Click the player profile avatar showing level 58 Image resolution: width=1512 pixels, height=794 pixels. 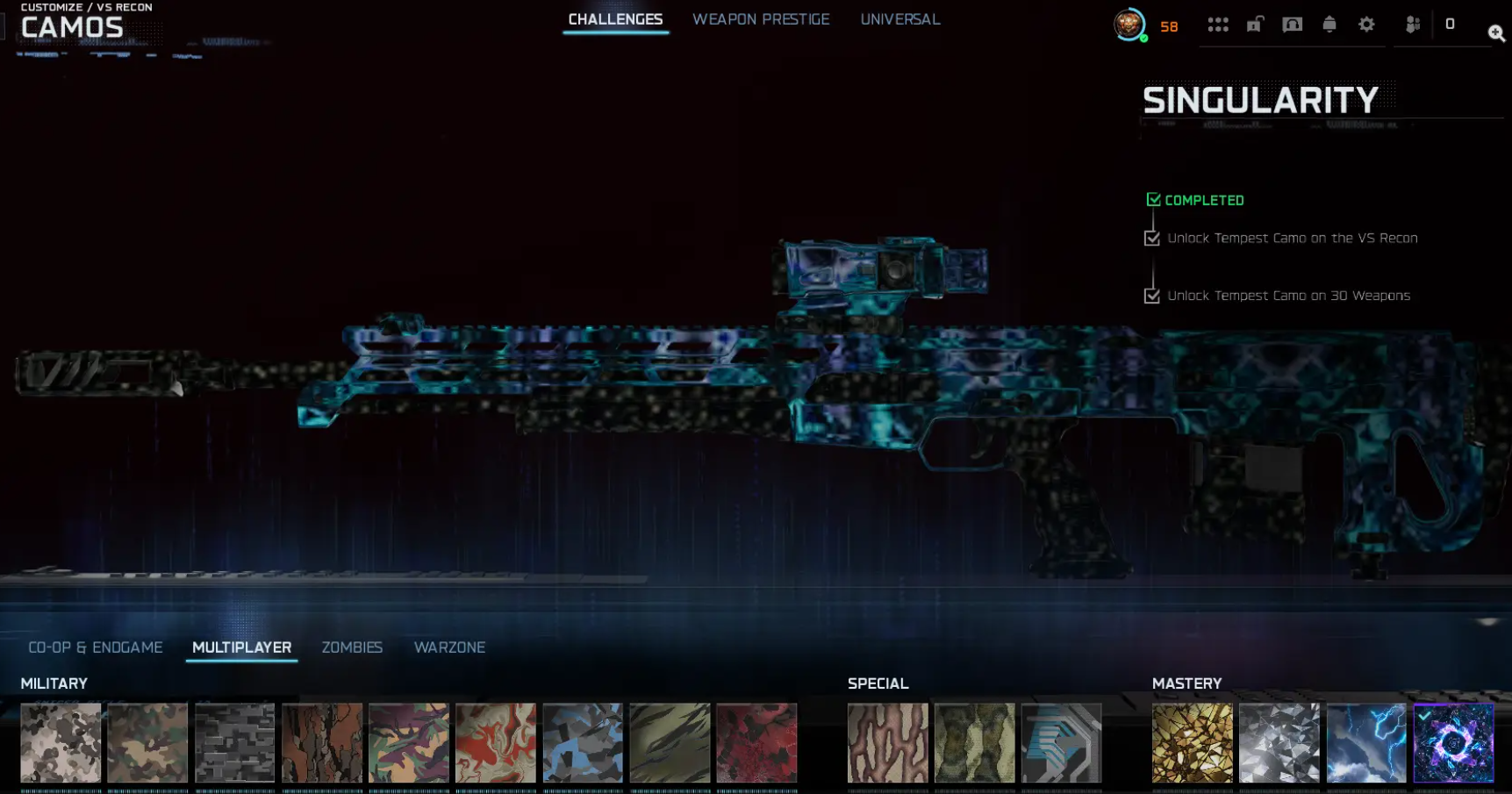tap(1131, 26)
